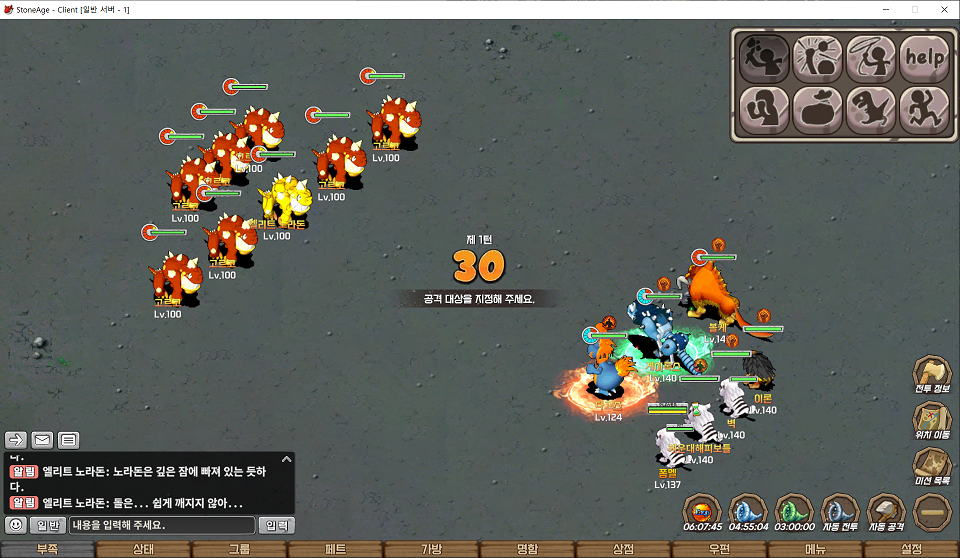The height and width of the screenshot is (558, 960).
Task: Open the envelope mail button above chat
Action: coord(42,440)
